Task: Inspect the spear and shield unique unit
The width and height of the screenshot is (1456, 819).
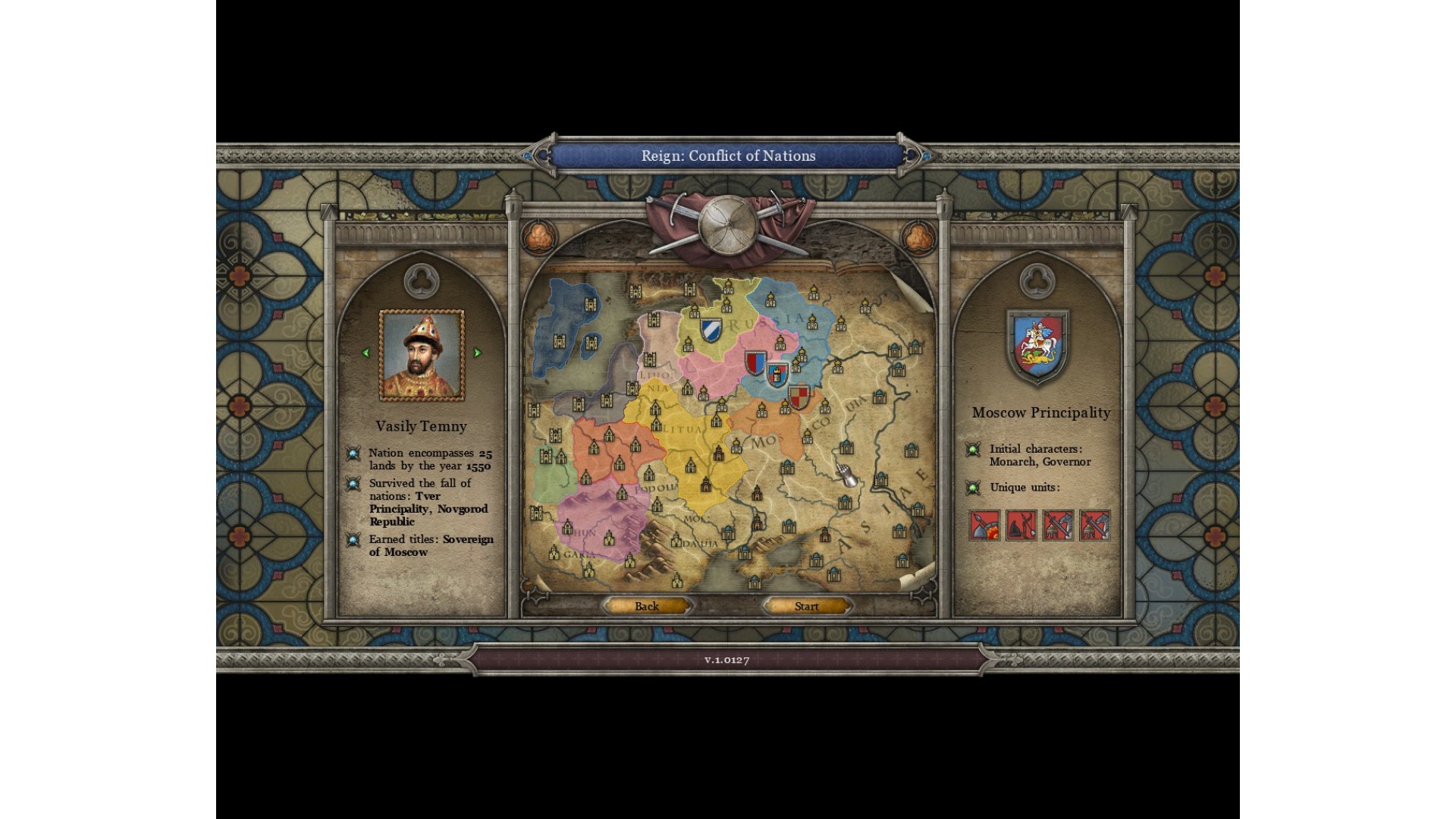Action: click(x=984, y=525)
